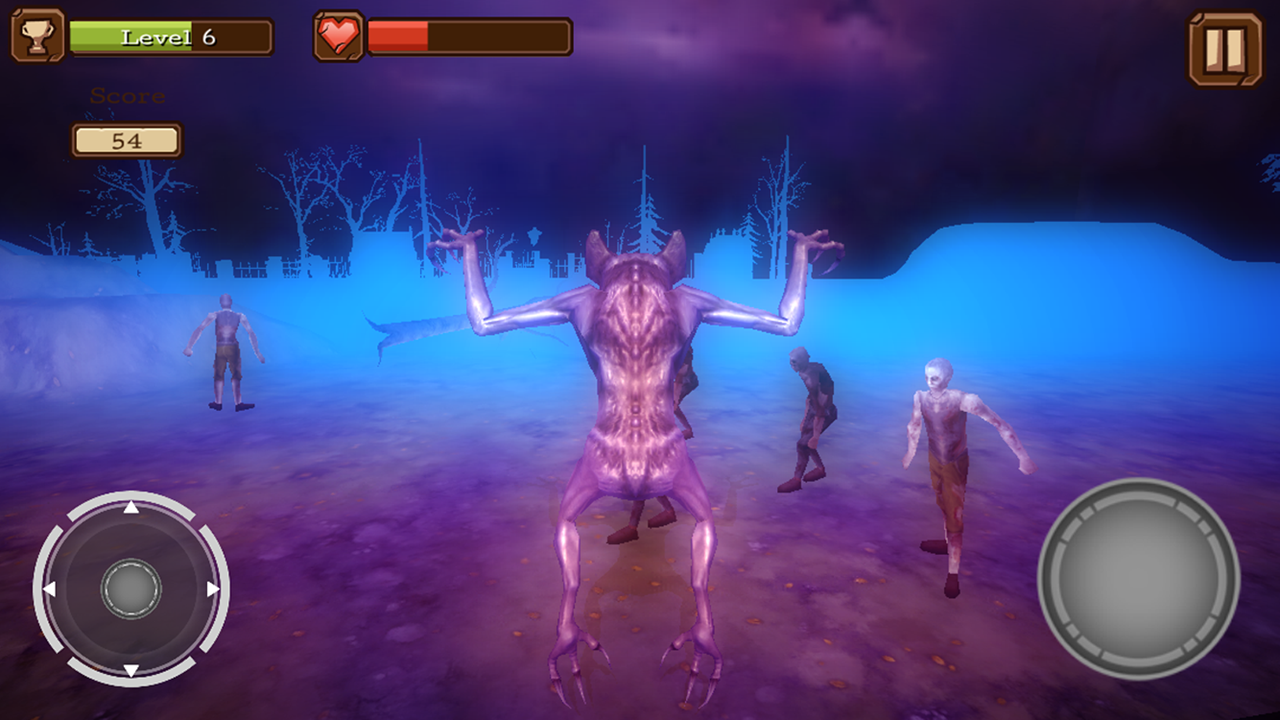Viewport: 1280px width, 720px height.
Task: Tap the heart health icon
Action: [338, 37]
